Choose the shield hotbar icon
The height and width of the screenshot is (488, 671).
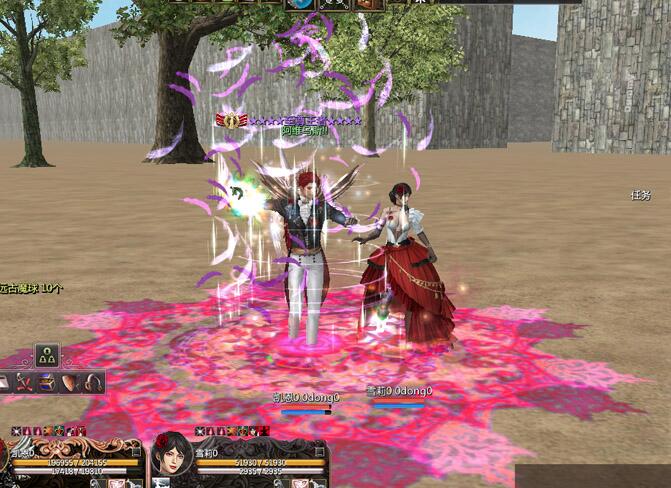[x=70, y=382]
